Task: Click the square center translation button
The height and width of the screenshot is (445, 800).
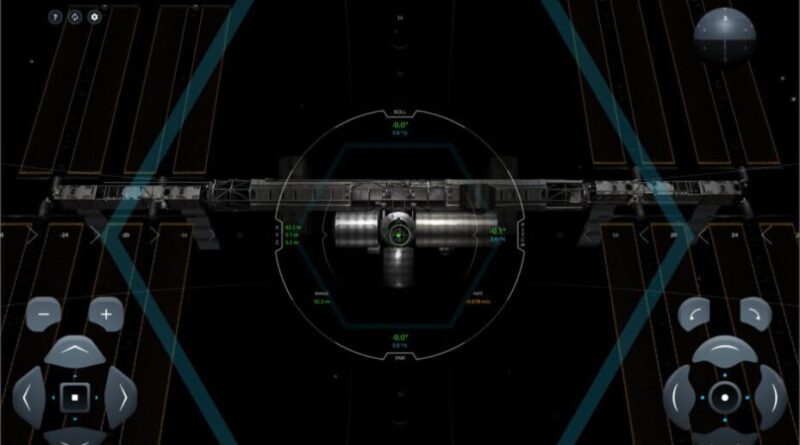Action: [74, 397]
